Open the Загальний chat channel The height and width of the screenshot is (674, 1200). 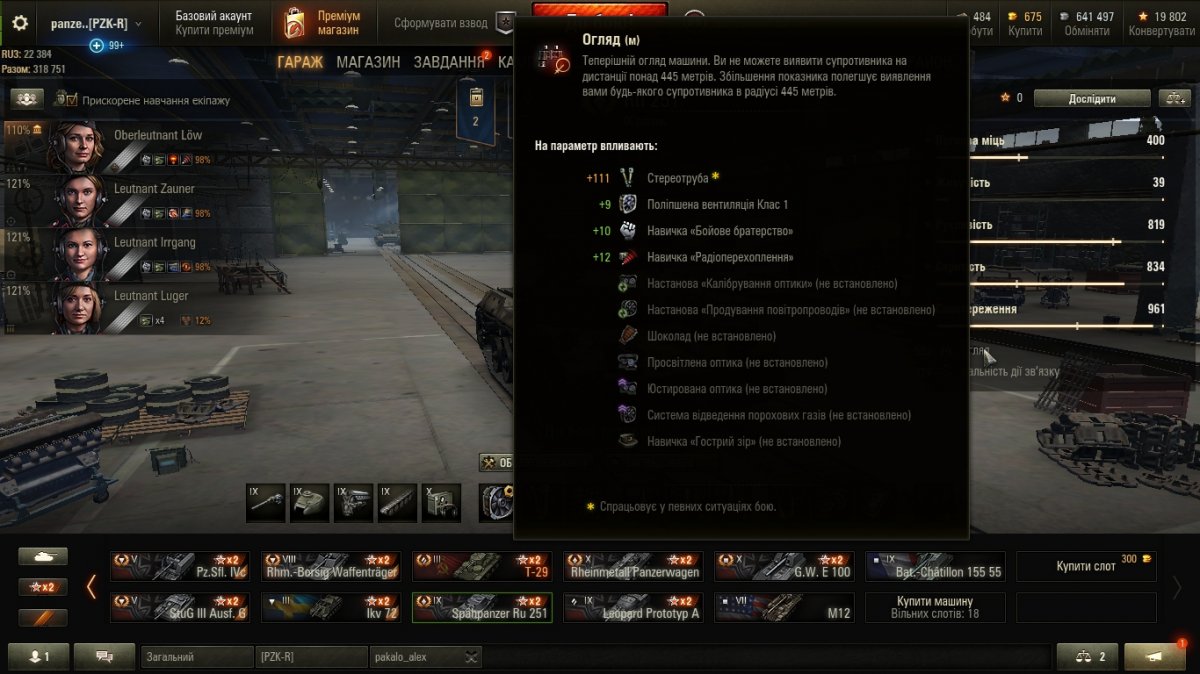[197, 657]
